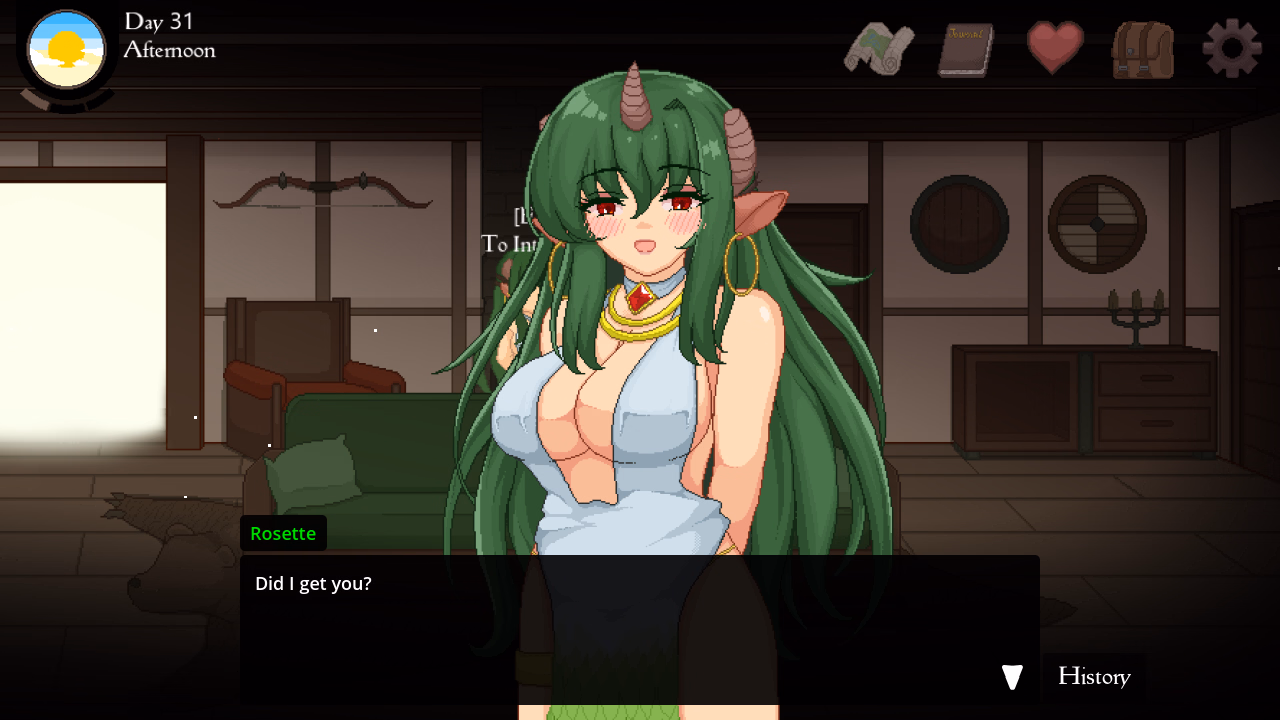This screenshot has height=720, width=1280.
Task: Click the dialogue line 'Did I get you?'
Action: tap(311, 583)
